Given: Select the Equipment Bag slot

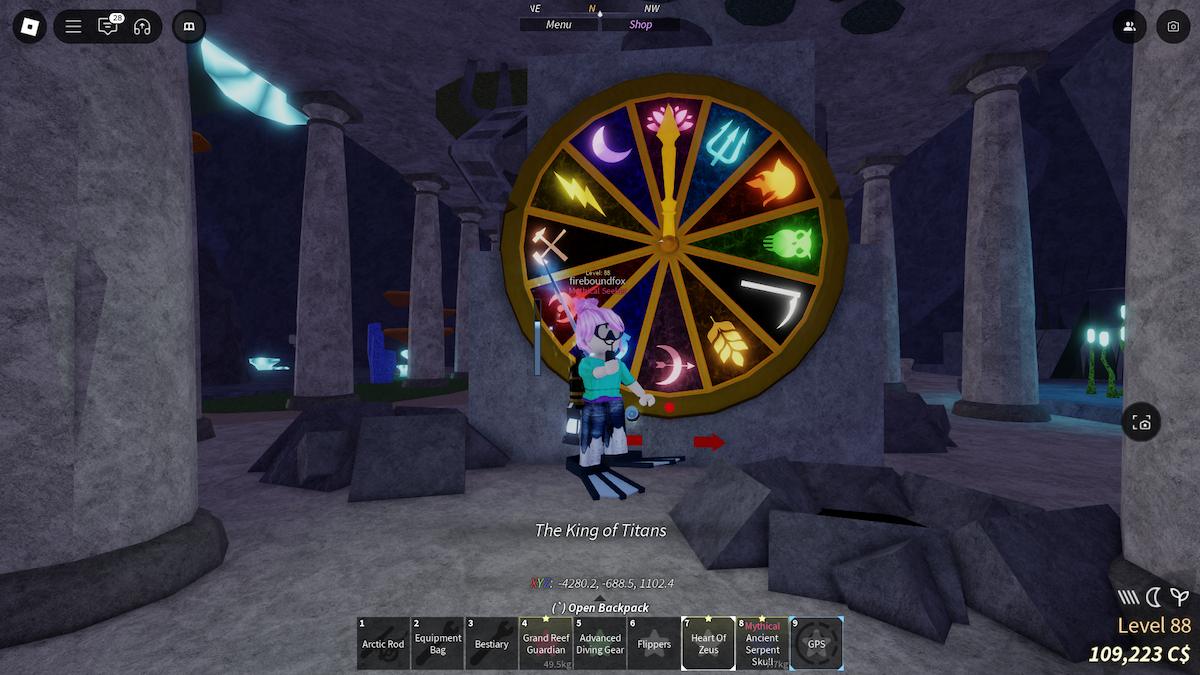Looking at the screenshot, I should pos(438,643).
